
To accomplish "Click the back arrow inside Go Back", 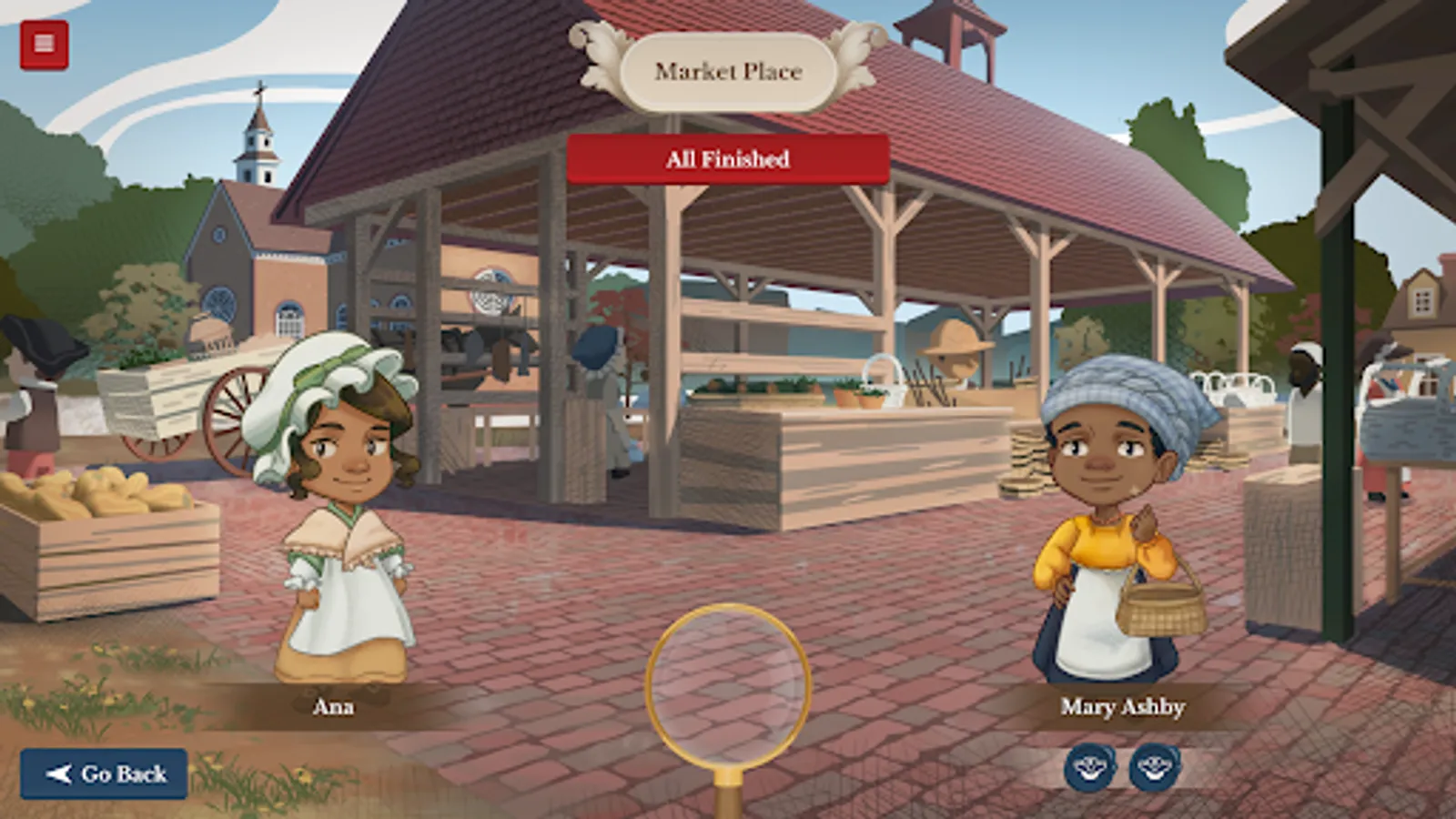I will 58,774.
